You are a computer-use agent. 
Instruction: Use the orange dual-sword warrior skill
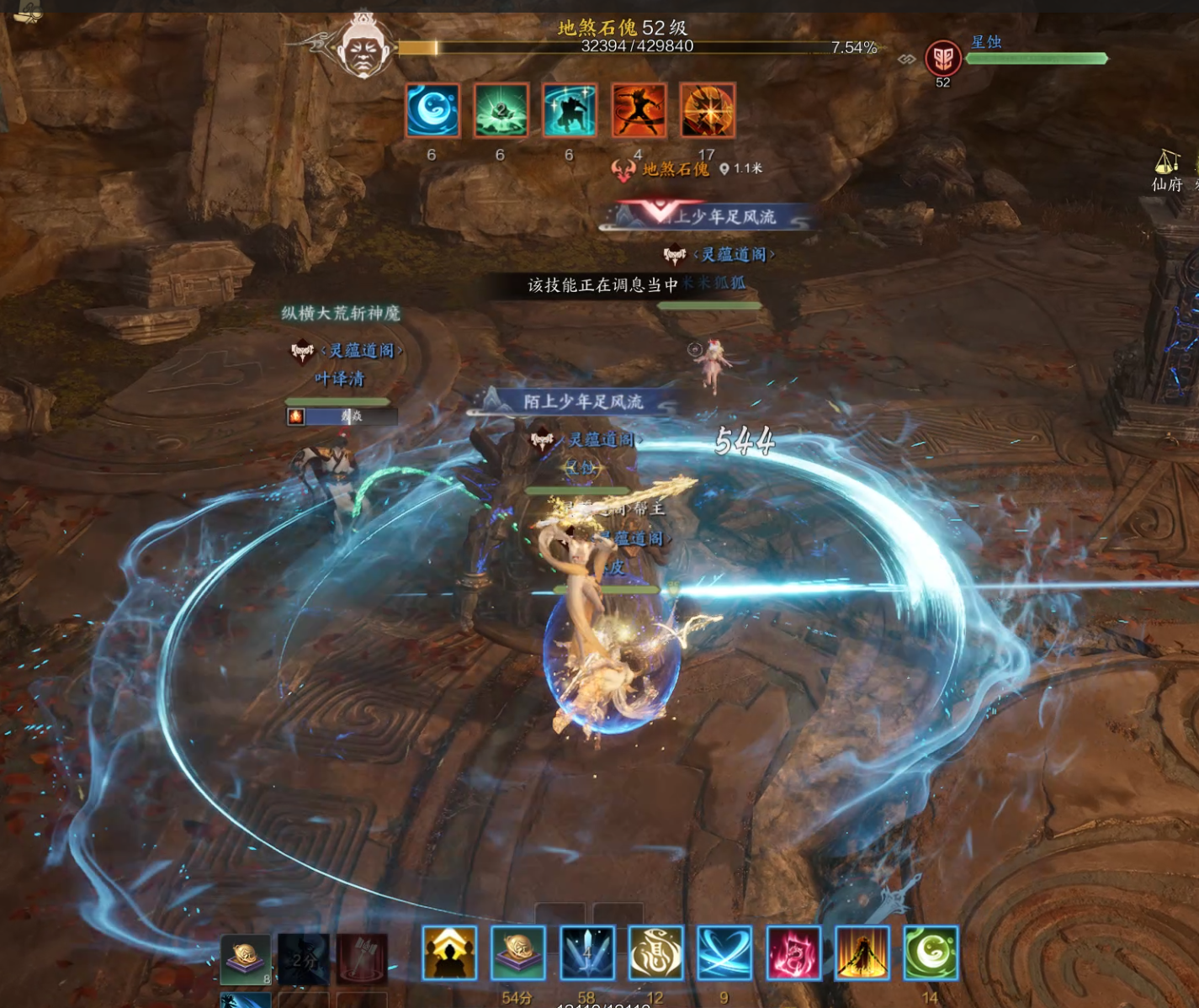[x=862, y=952]
